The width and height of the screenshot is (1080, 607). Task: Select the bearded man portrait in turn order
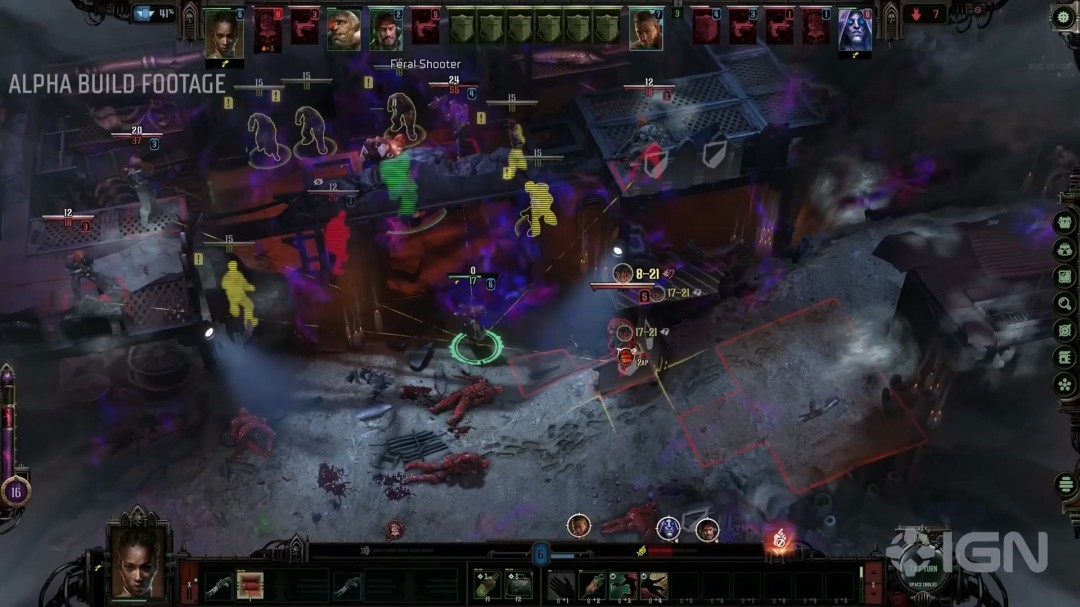385,30
